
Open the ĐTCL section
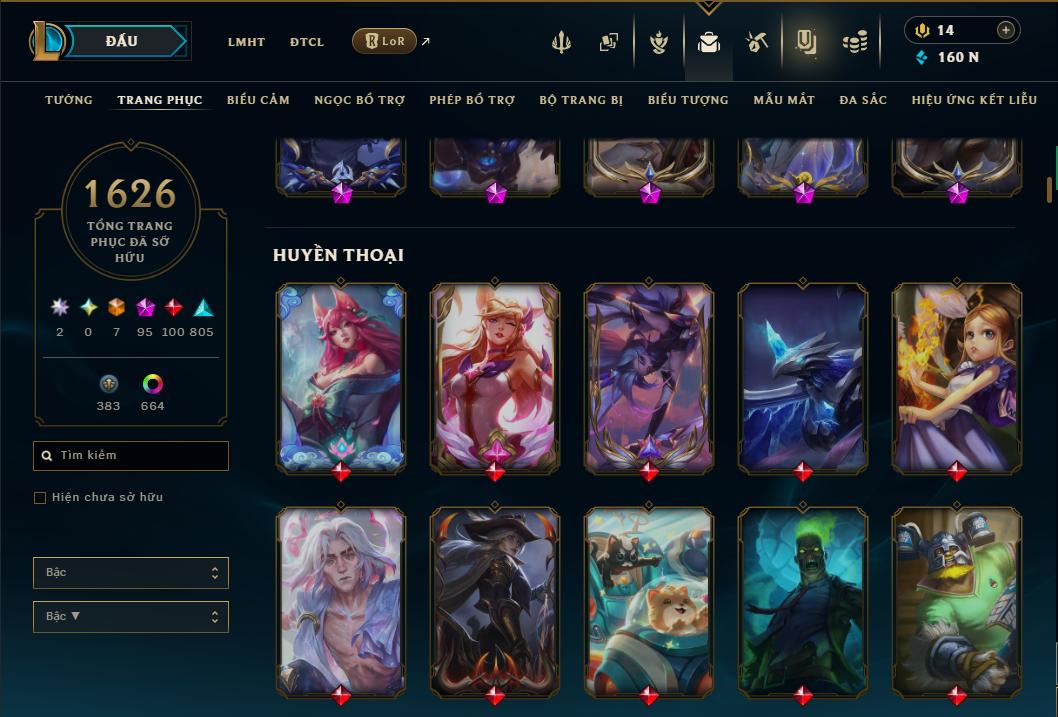(307, 42)
